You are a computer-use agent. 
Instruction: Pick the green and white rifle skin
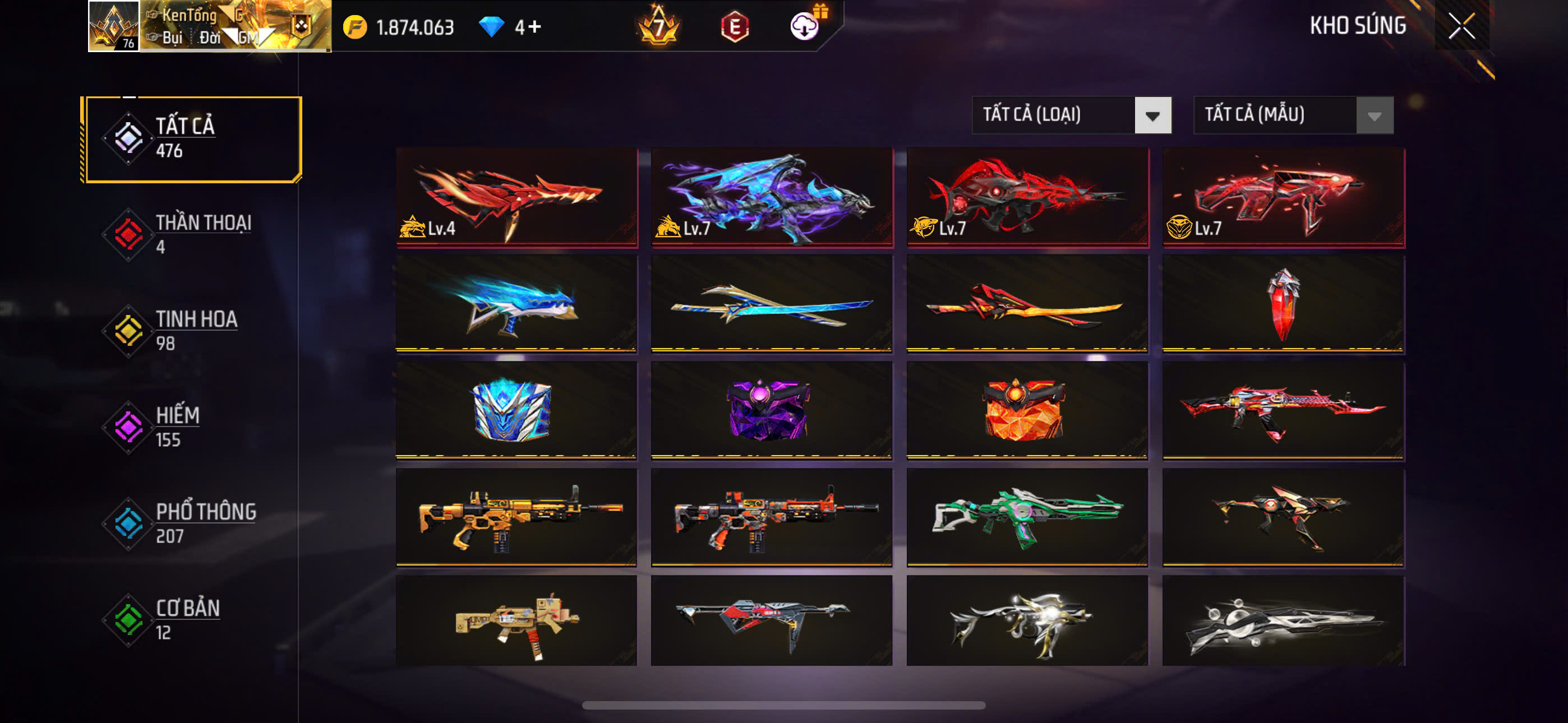tap(1027, 517)
